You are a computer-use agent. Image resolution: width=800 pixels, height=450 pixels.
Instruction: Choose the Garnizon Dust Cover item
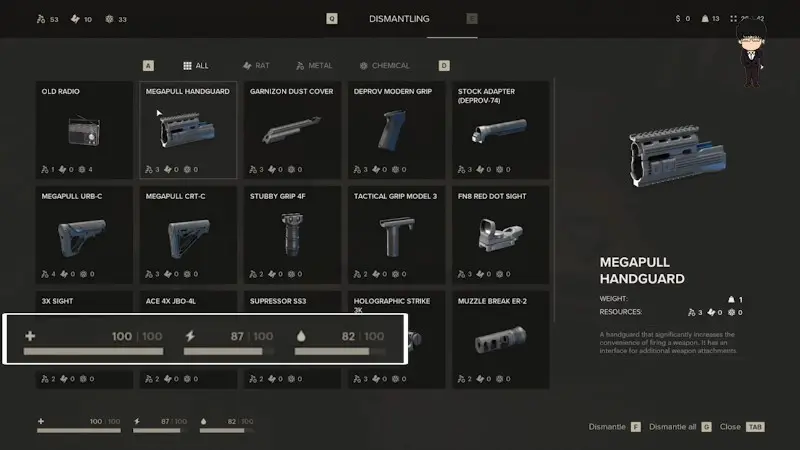292,130
